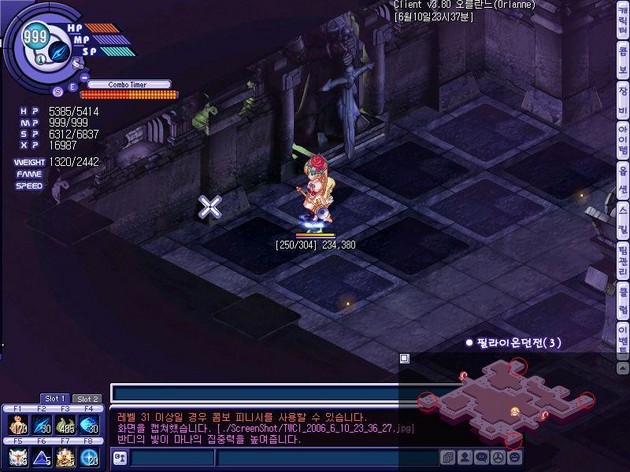
Task: Activate the F4 blue swirl skill
Action: 90,425
